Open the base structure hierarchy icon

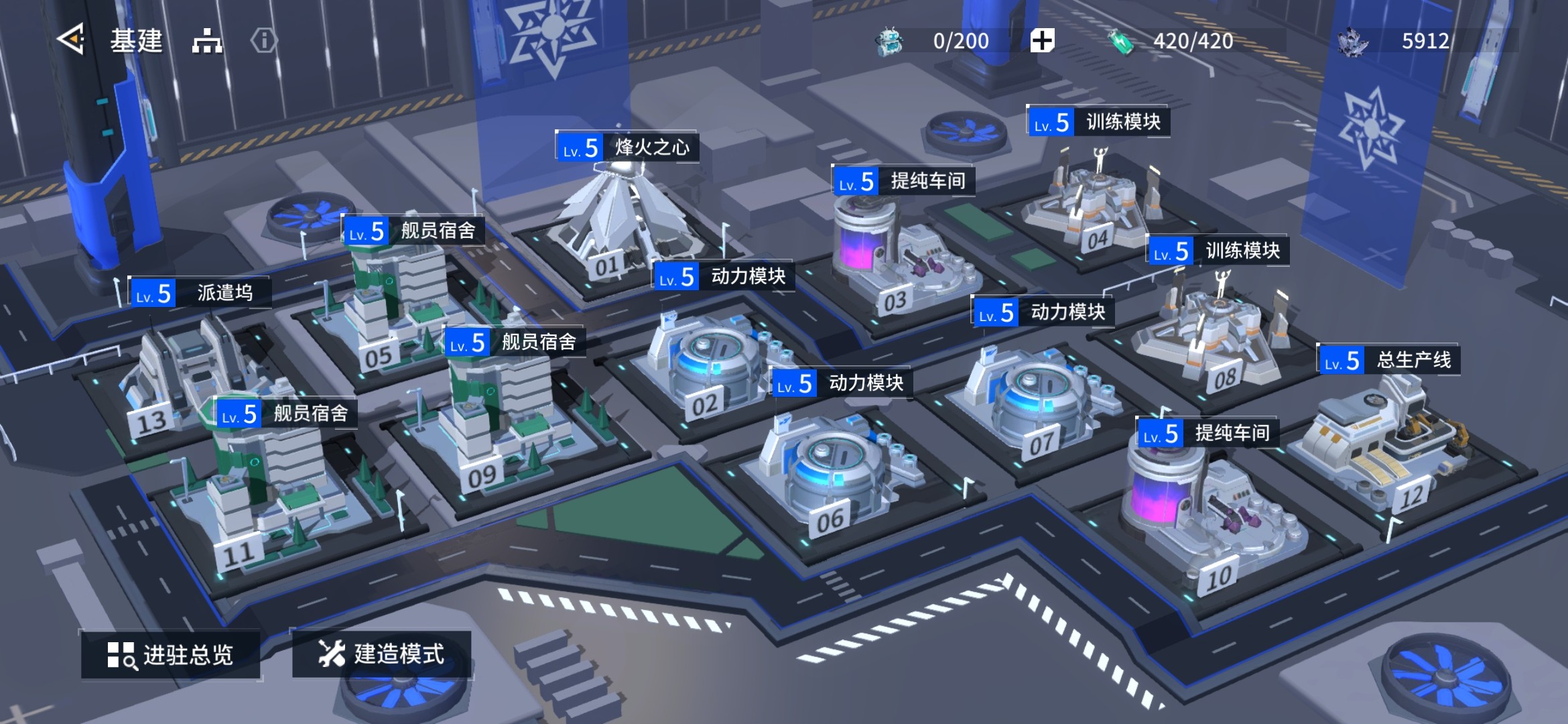[207, 41]
